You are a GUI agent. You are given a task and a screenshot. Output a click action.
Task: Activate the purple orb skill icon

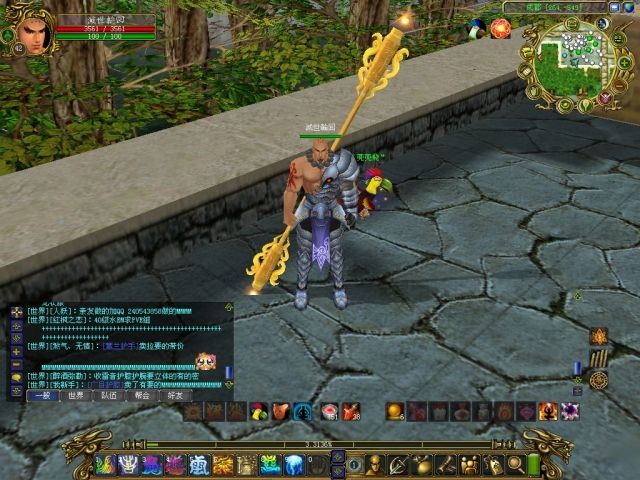(x=570, y=411)
